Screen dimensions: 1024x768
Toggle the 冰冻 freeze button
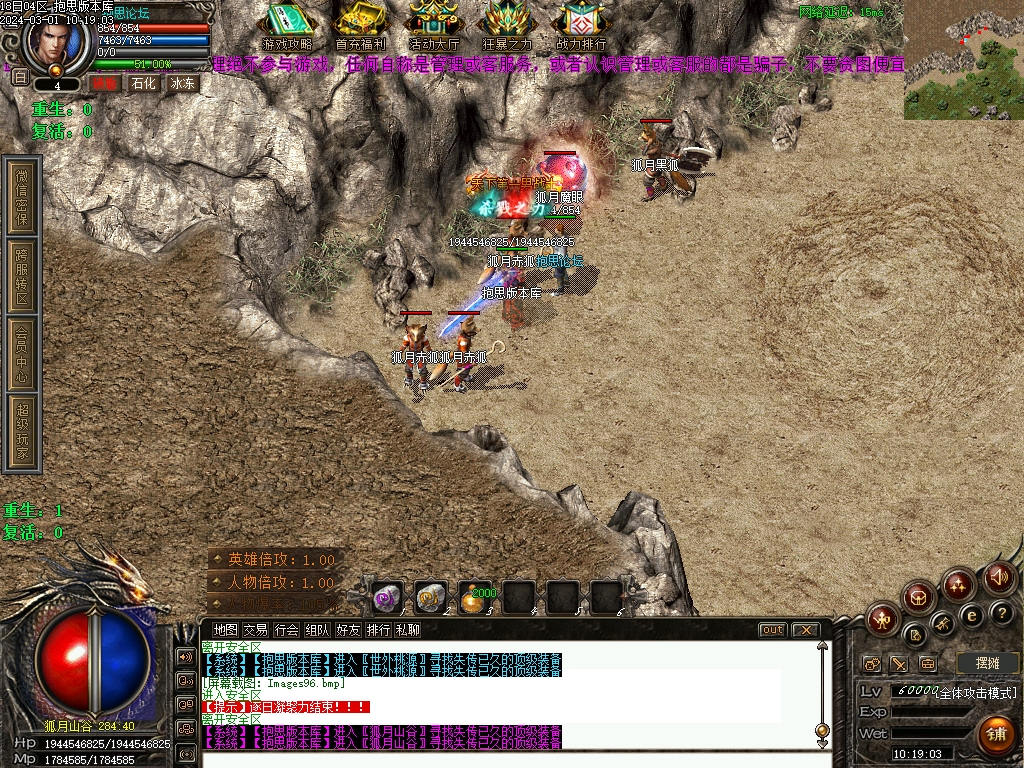[182, 84]
